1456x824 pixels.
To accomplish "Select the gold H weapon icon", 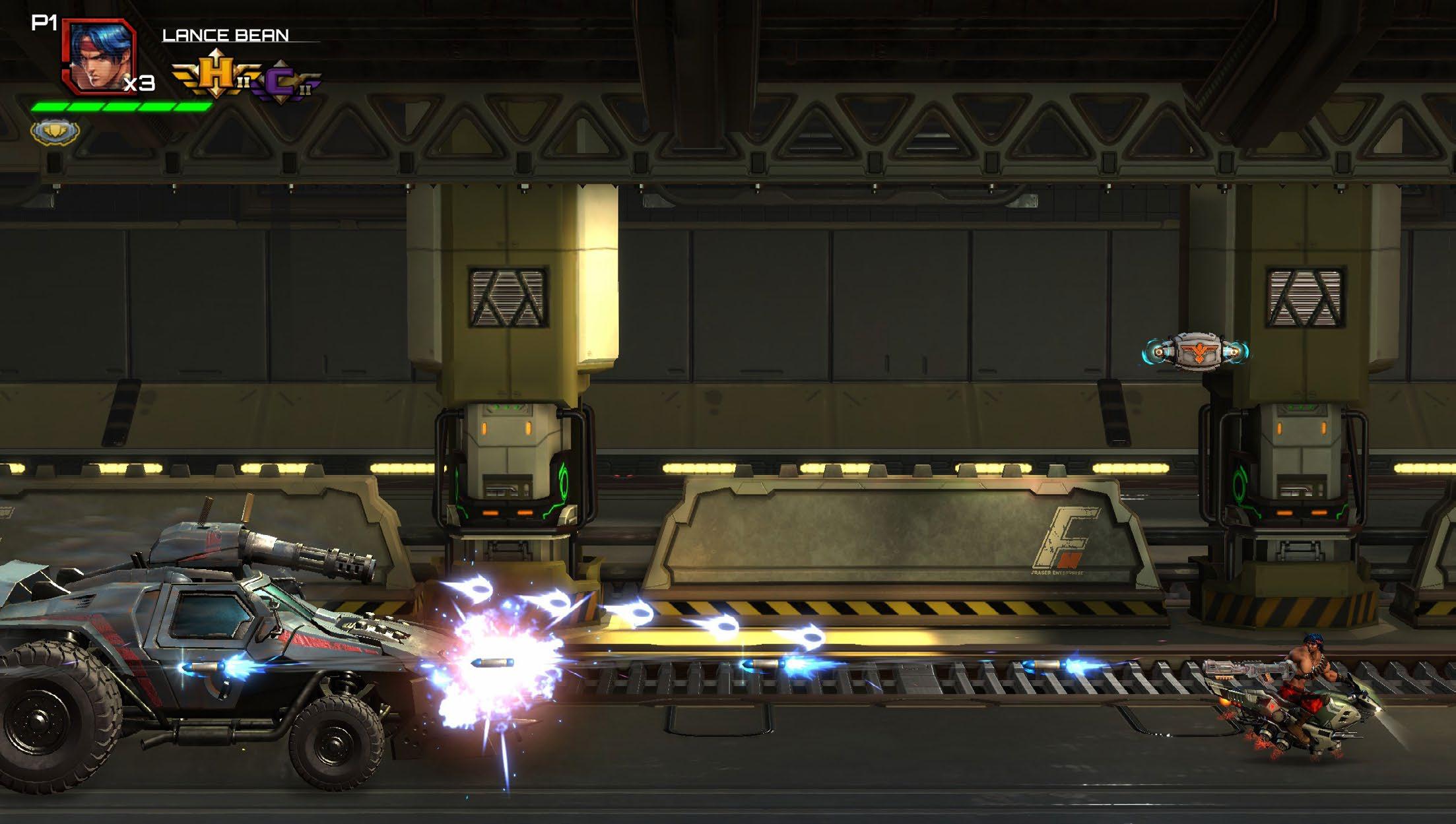I will tap(215, 75).
